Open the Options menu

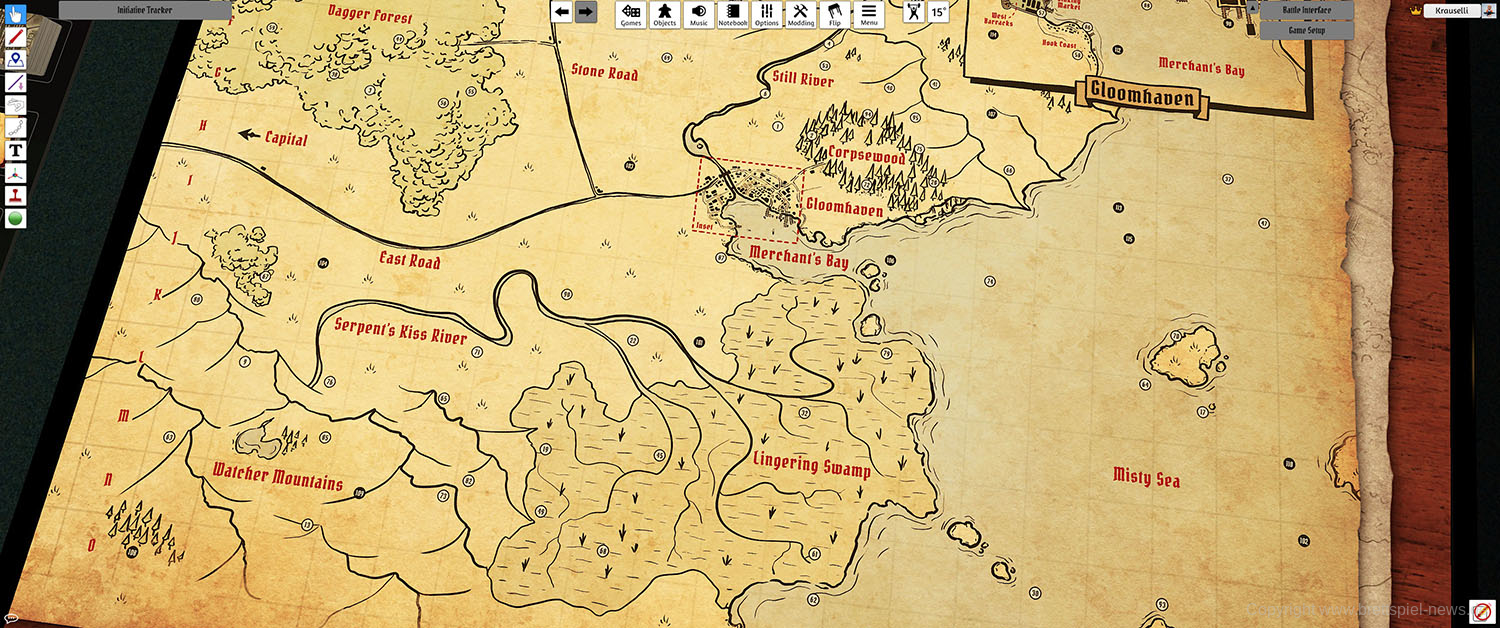click(767, 14)
